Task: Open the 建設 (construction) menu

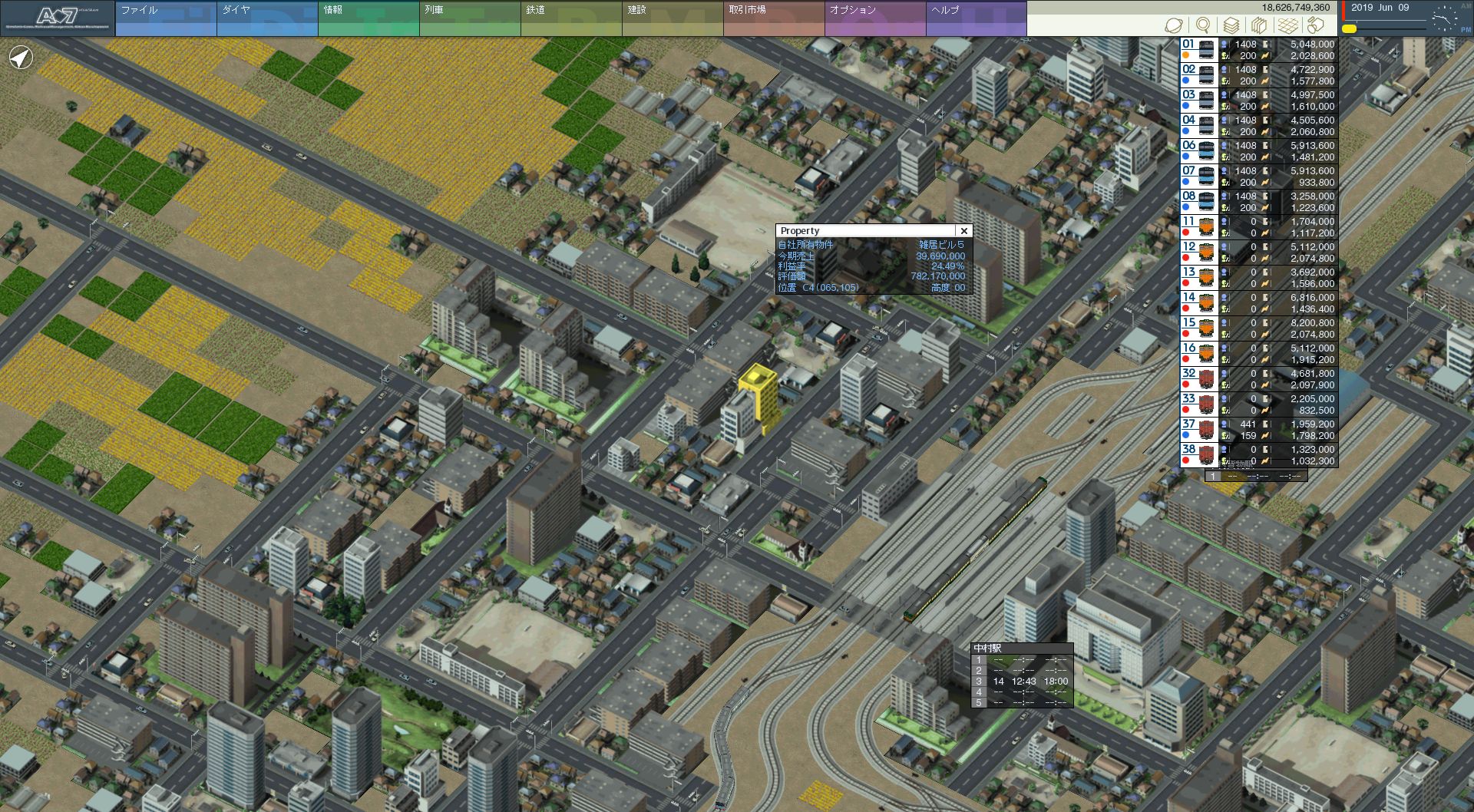Action: (x=672, y=18)
